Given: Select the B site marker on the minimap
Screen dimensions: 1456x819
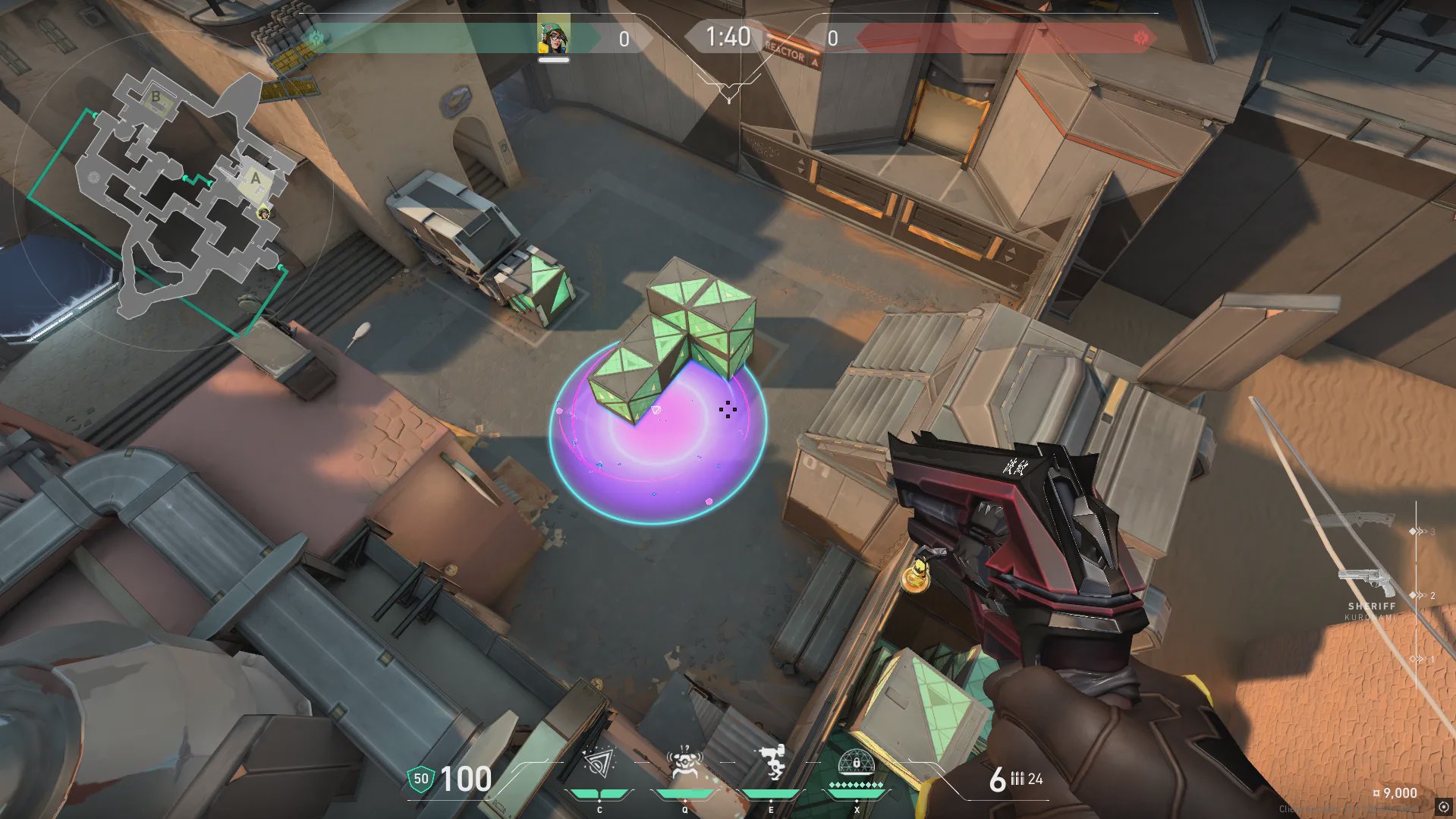Looking at the screenshot, I should 156,97.
